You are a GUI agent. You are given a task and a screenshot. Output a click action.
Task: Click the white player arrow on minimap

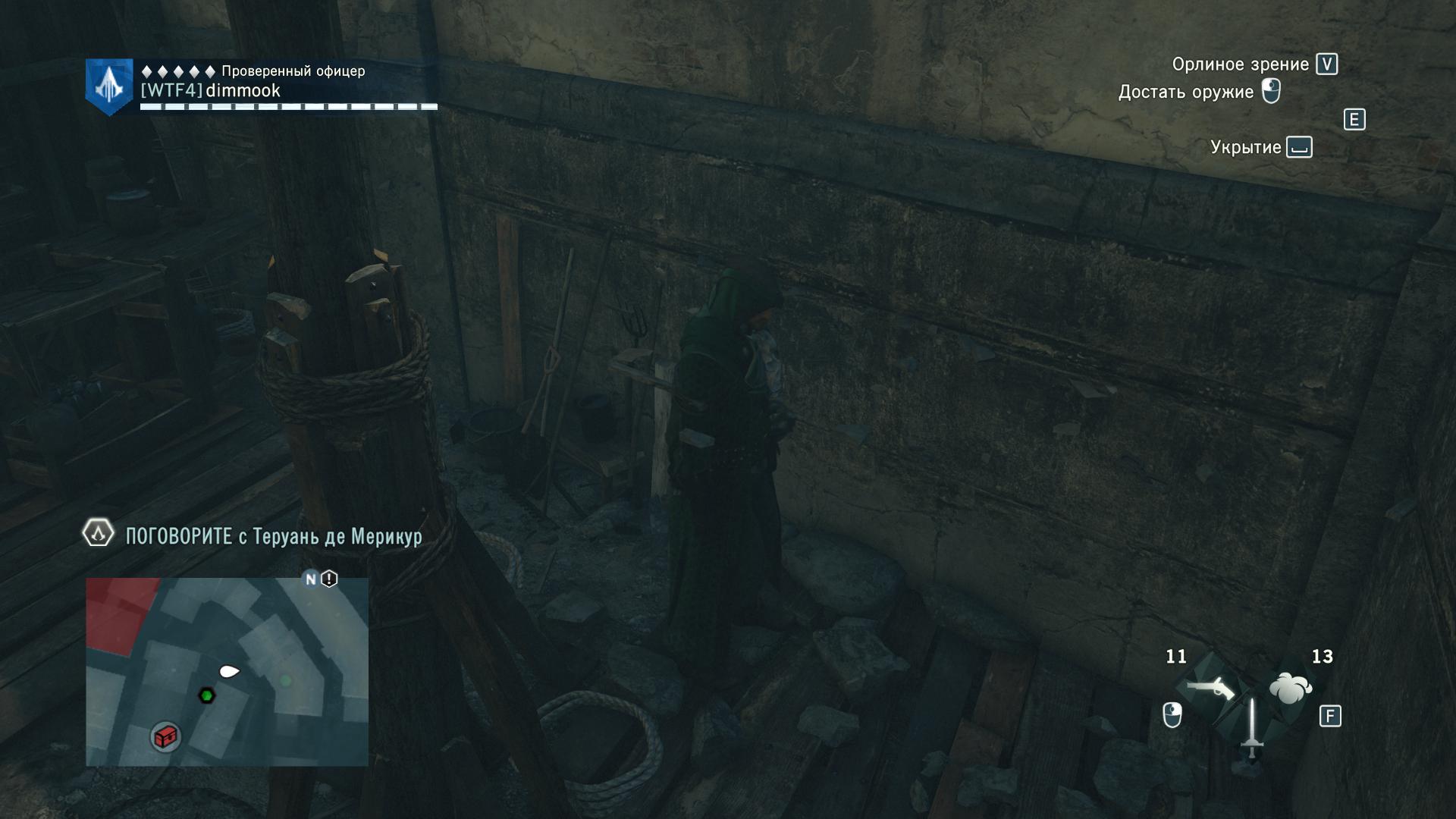pos(229,671)
